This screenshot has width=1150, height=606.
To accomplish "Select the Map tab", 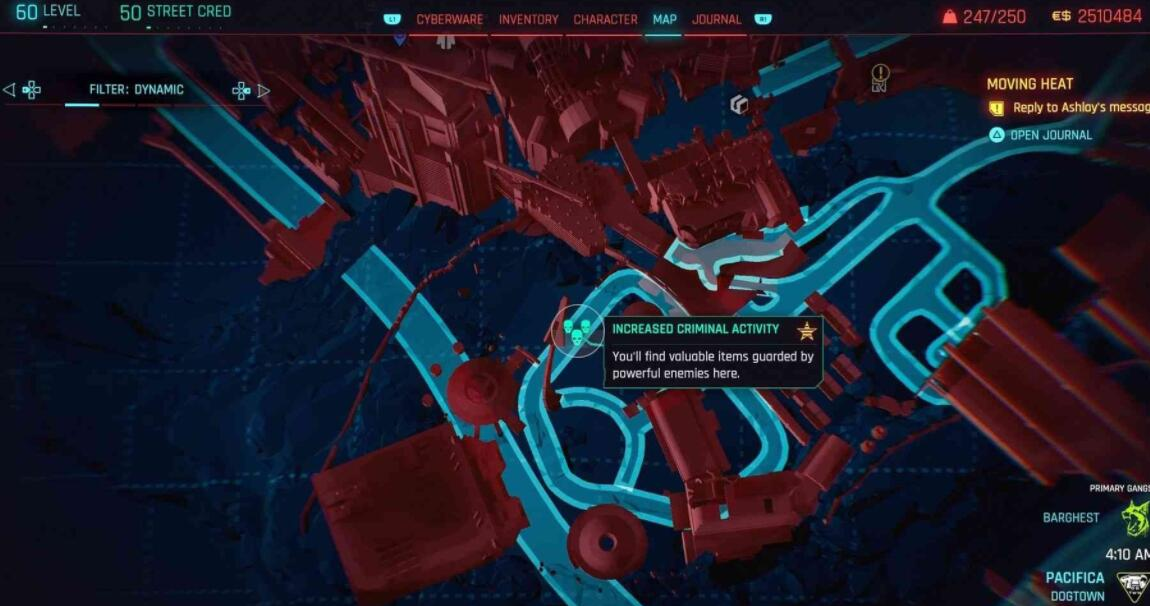I will pyautogui.click(x=664, y=19).
